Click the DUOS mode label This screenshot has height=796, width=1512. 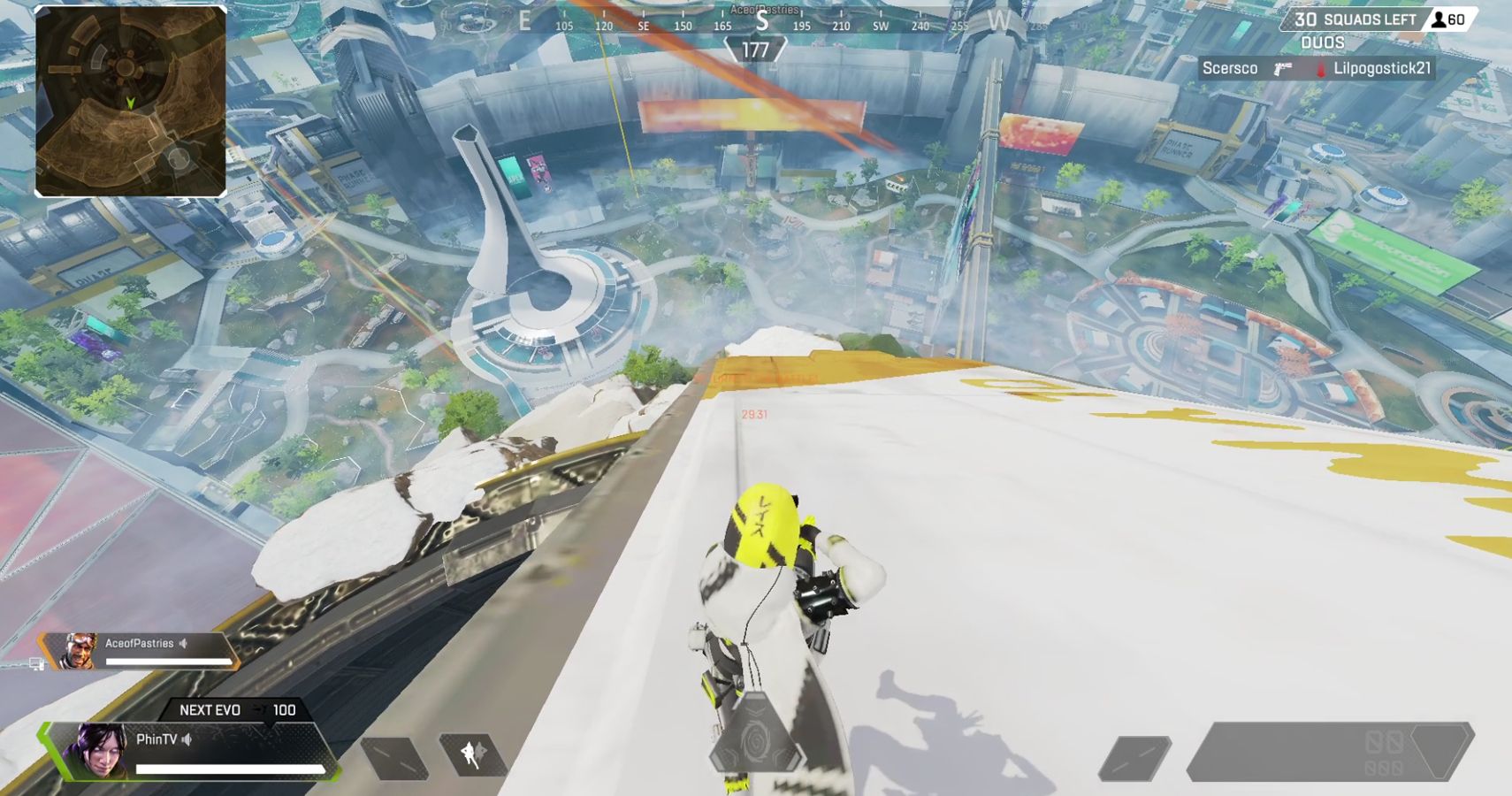tap(1323, 42)
